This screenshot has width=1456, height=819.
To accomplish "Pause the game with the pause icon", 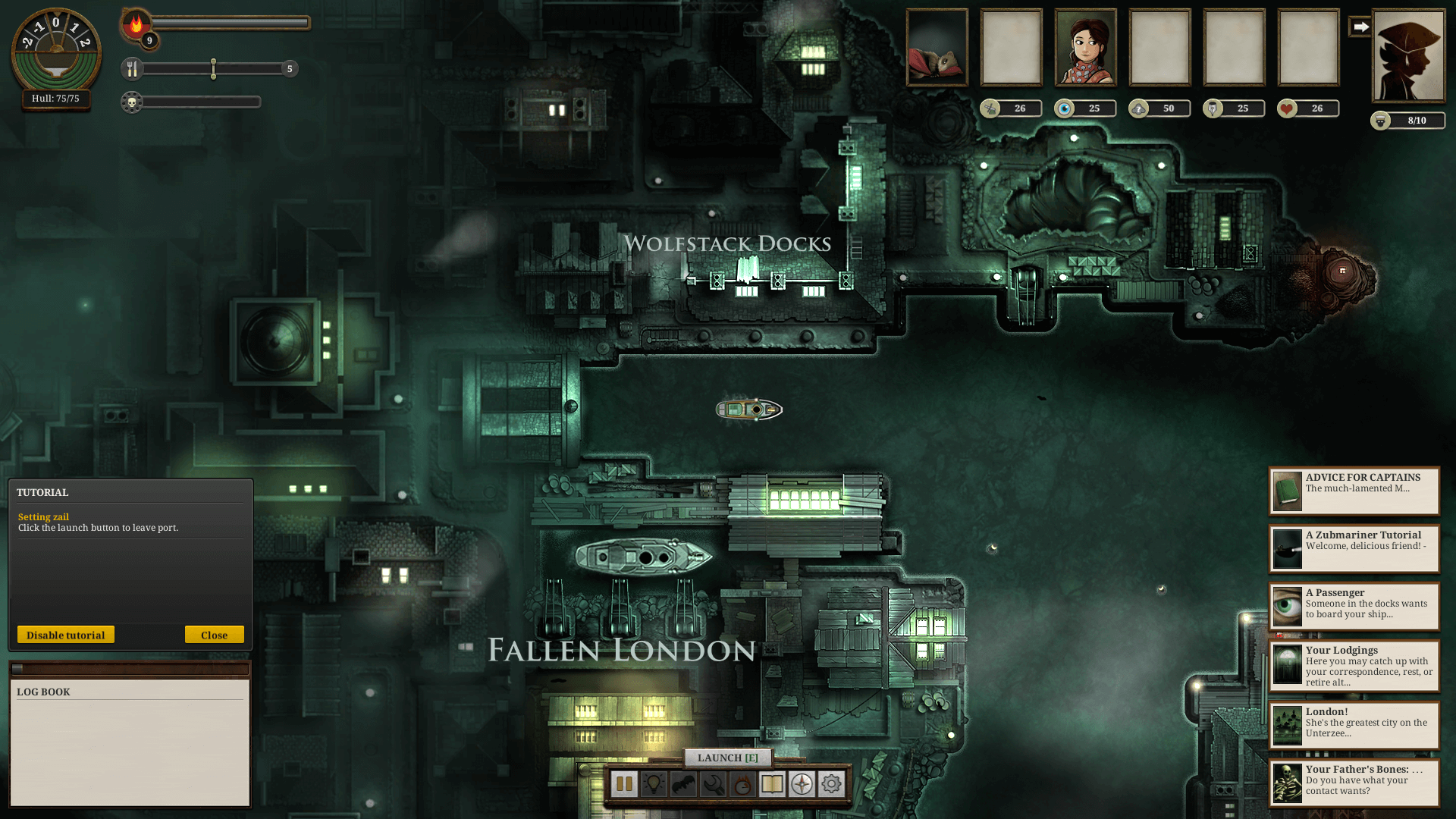I will click(x=624, y=784).
